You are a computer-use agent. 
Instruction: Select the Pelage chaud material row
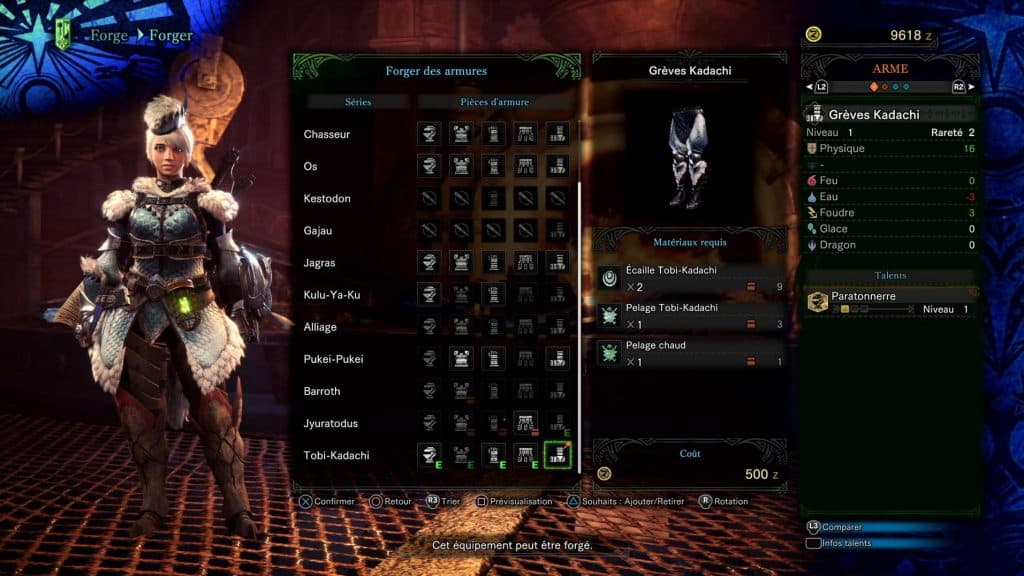tap(691, 353)
